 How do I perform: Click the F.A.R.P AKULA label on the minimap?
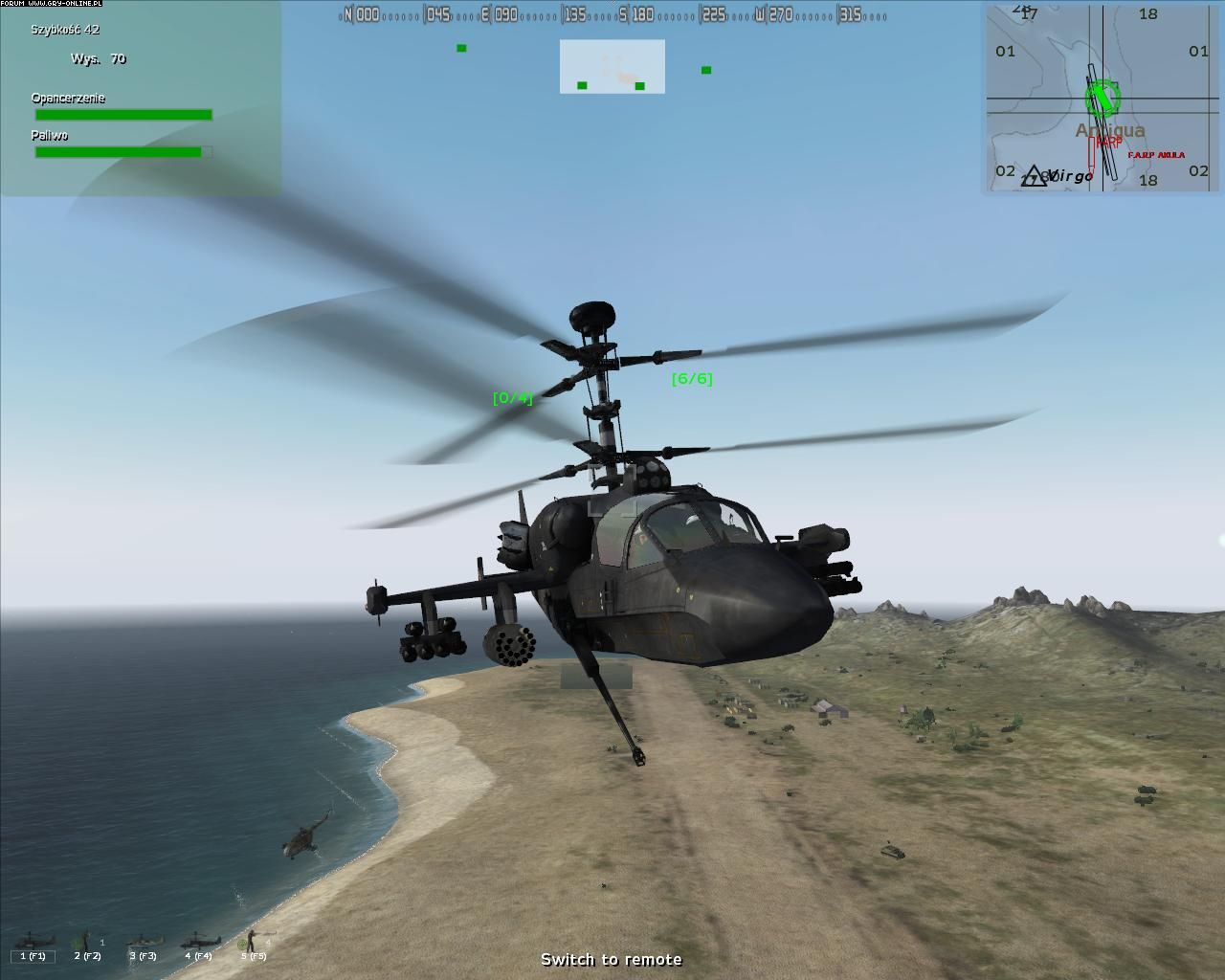point(1155,155)
